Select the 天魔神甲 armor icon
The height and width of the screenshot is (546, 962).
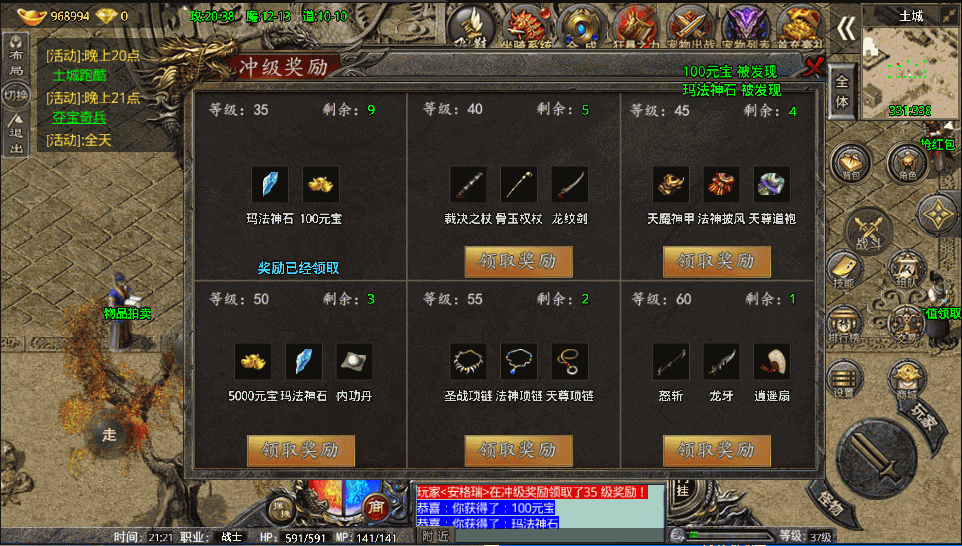tap(671, 184)
